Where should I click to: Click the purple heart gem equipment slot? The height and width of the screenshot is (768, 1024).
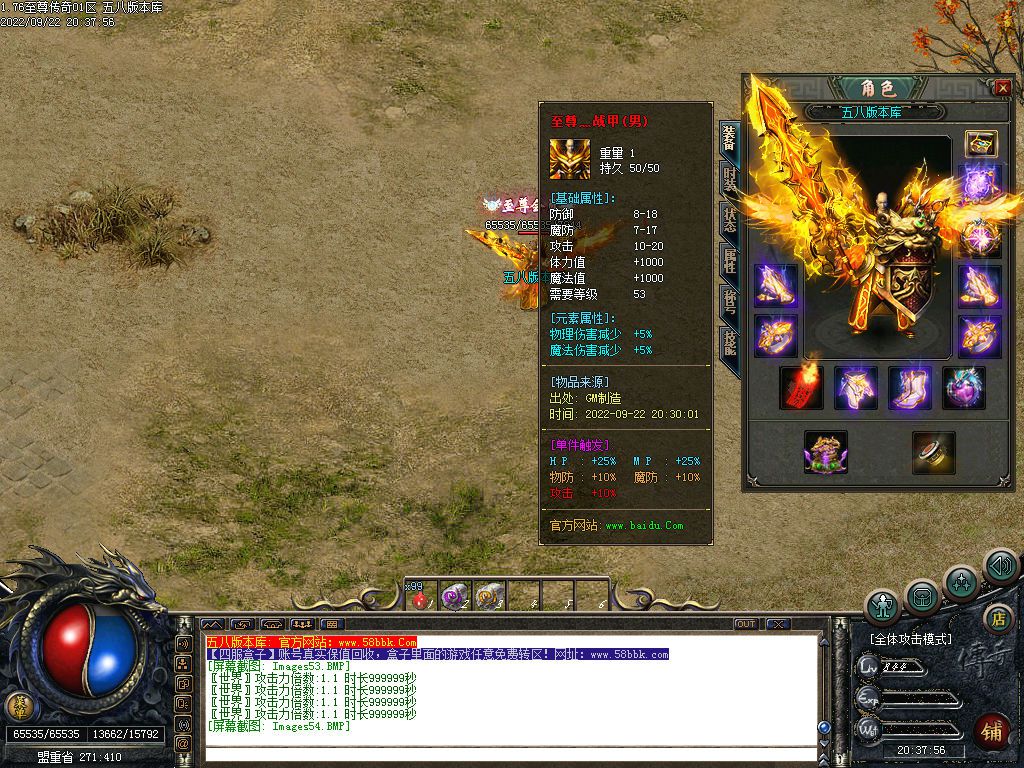pyautogui.click(x=963, y=388)
